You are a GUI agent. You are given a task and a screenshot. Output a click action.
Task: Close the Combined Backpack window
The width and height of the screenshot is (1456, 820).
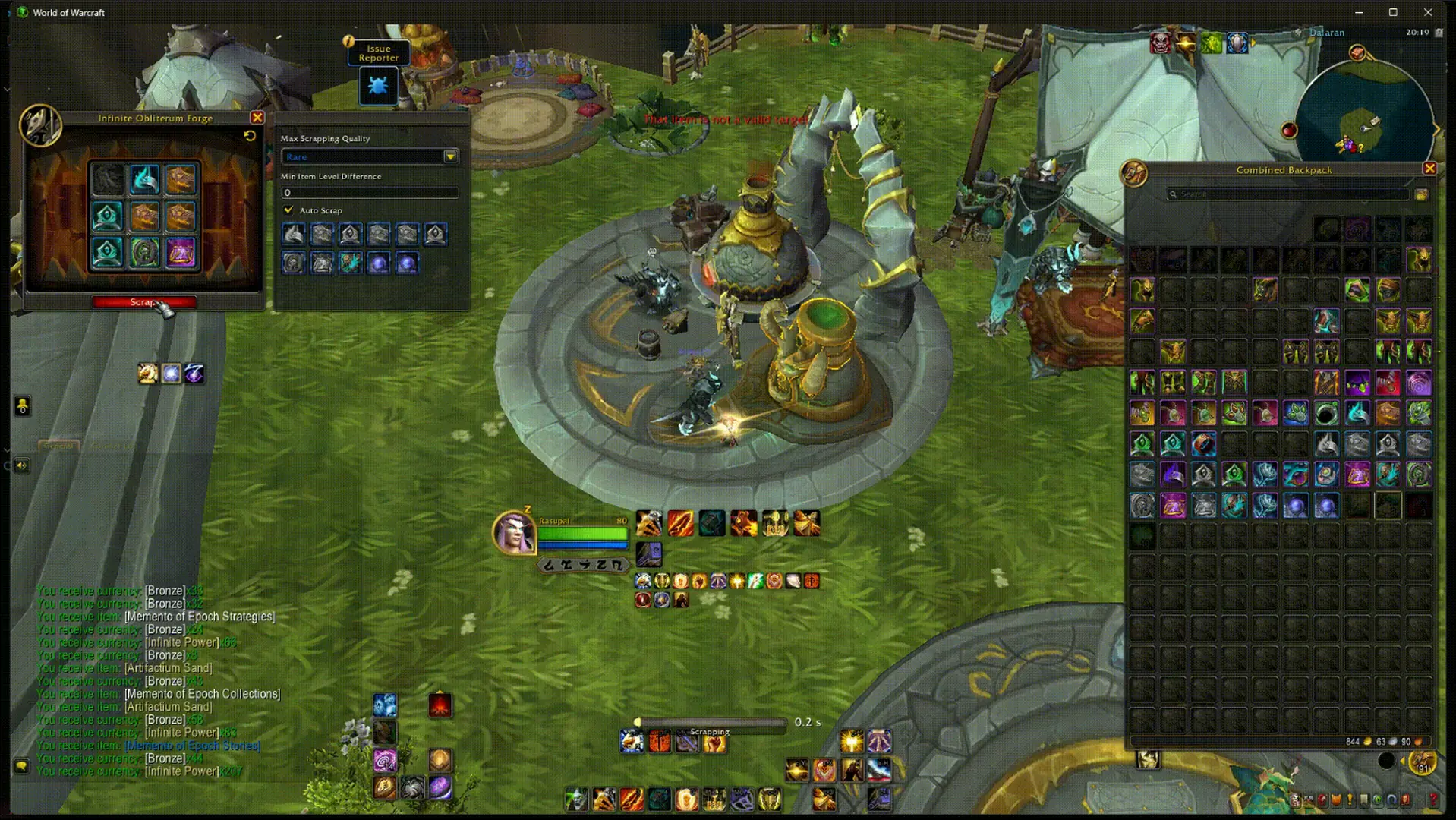click(1429, 169)
